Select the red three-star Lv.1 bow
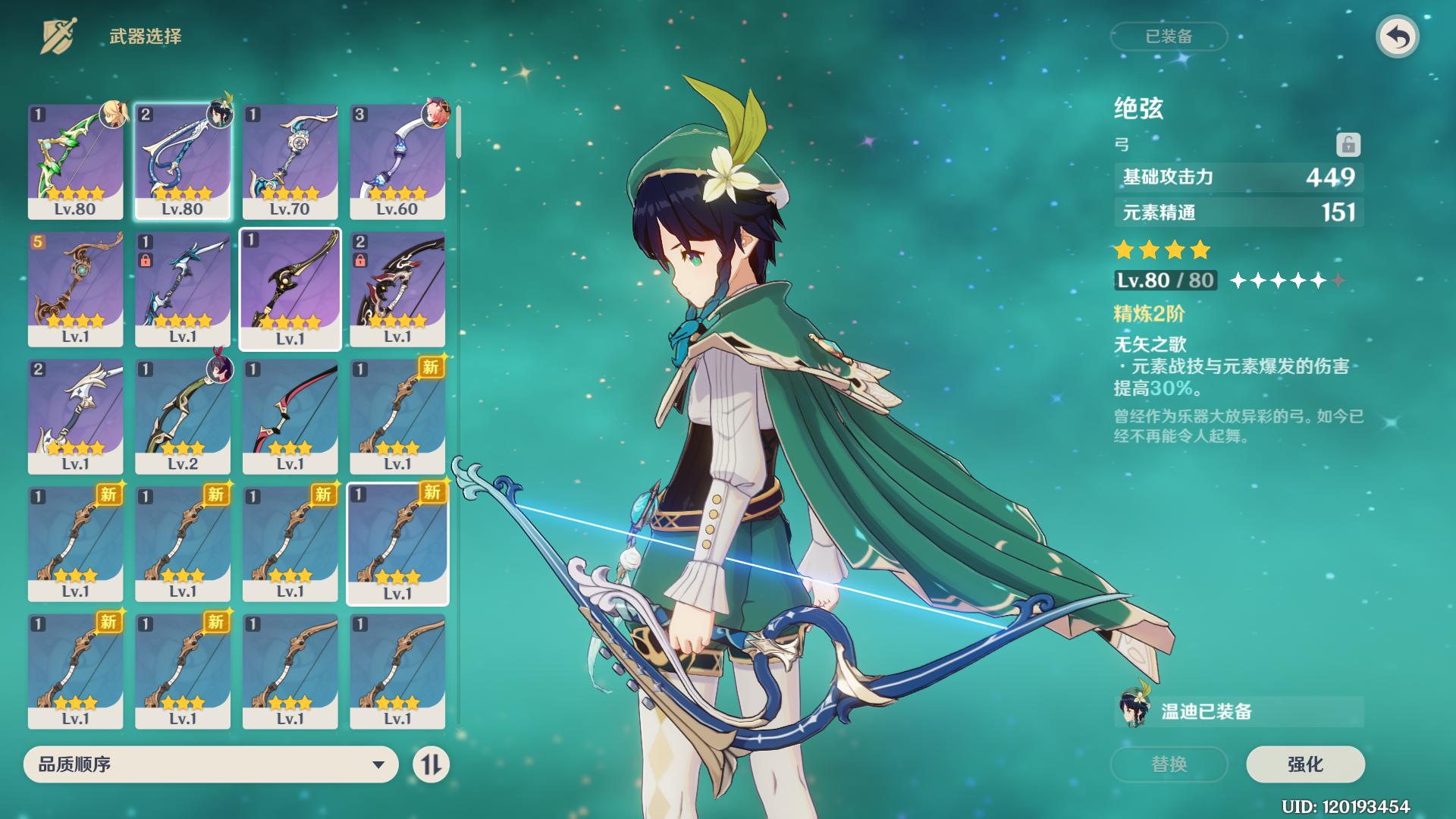This screenshot has height=819, width=1456. click(290, 416)
